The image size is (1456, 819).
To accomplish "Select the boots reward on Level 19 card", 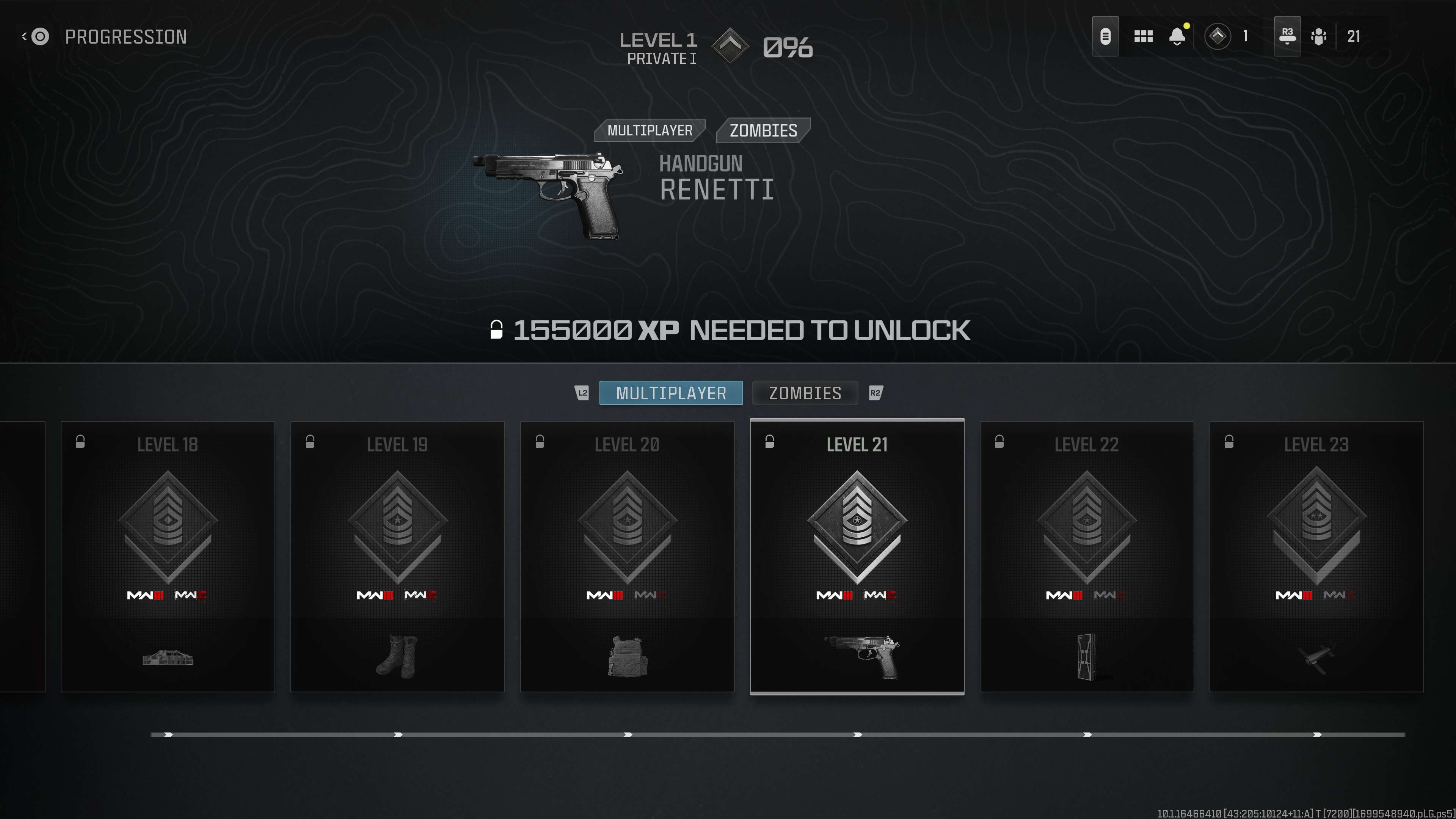I will (398, 654).
